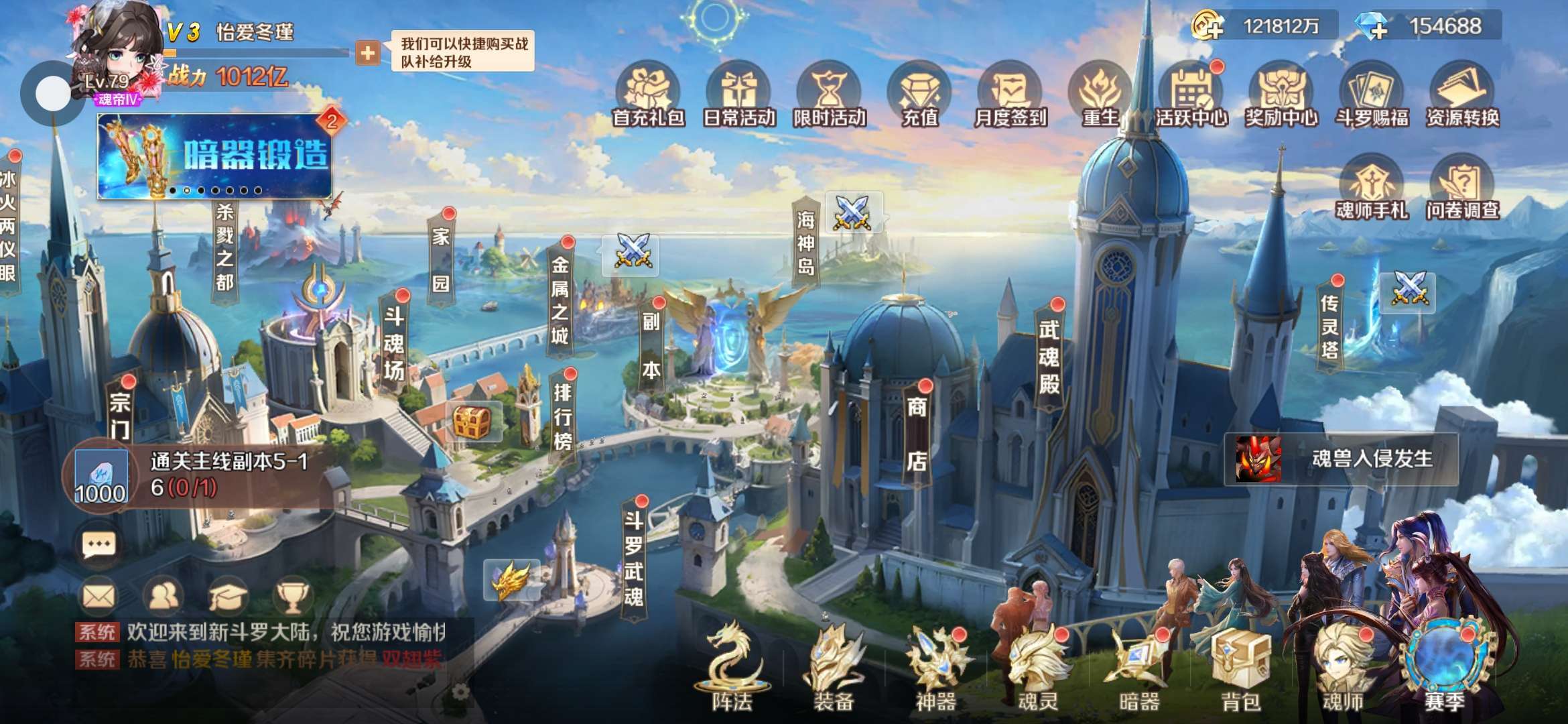Enter the 商店 shop

click(x=917, y=434)
